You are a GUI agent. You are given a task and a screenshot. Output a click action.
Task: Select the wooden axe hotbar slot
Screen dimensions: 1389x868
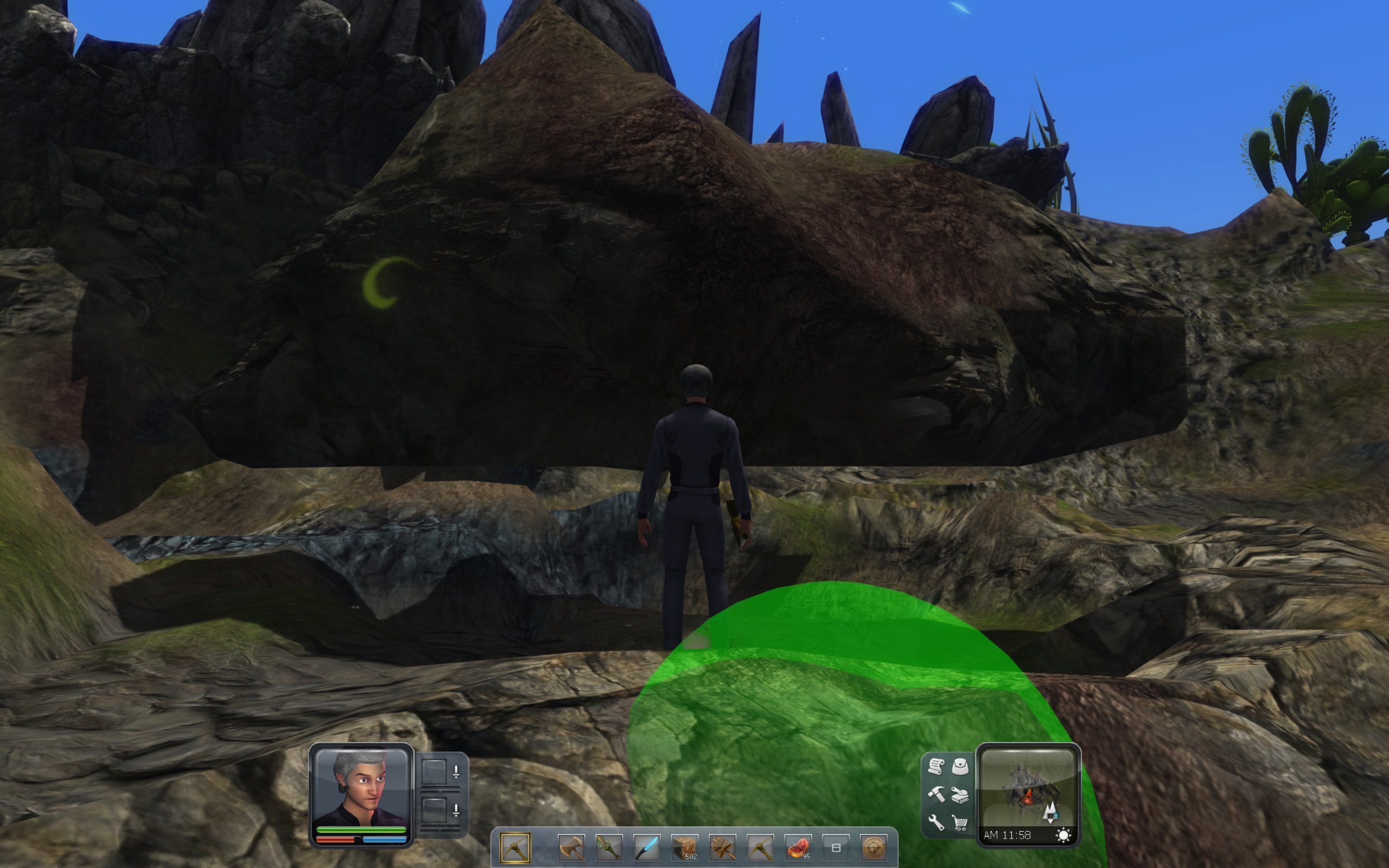[x=571, y=848]
